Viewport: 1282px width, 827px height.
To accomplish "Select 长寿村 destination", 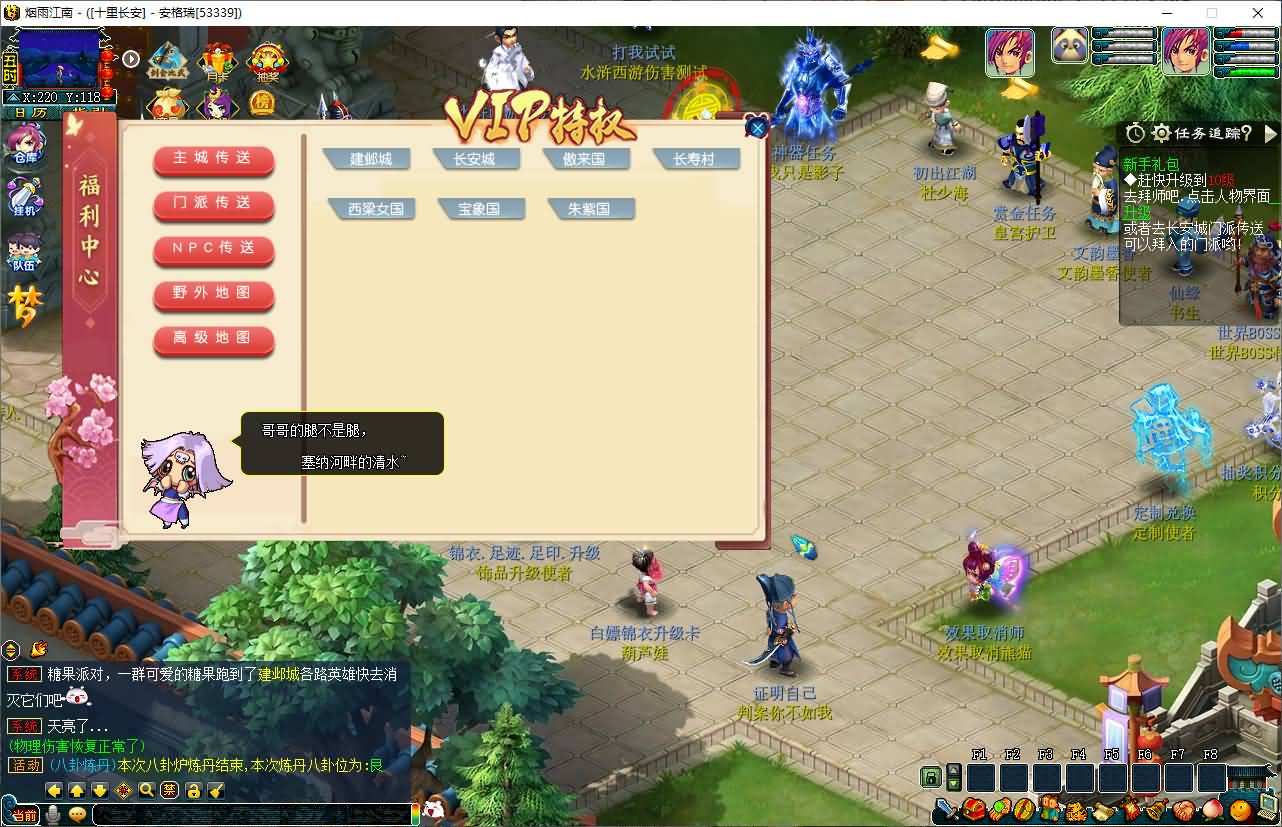I will point(694,159).
